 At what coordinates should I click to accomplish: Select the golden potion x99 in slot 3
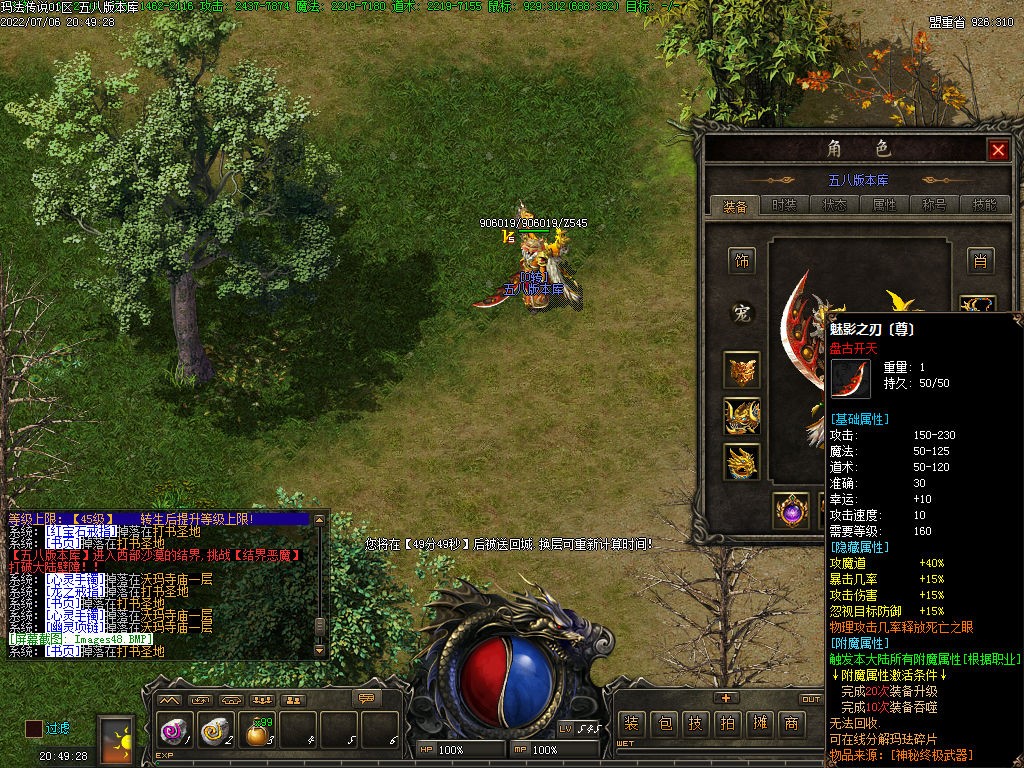tap(258, 733)
